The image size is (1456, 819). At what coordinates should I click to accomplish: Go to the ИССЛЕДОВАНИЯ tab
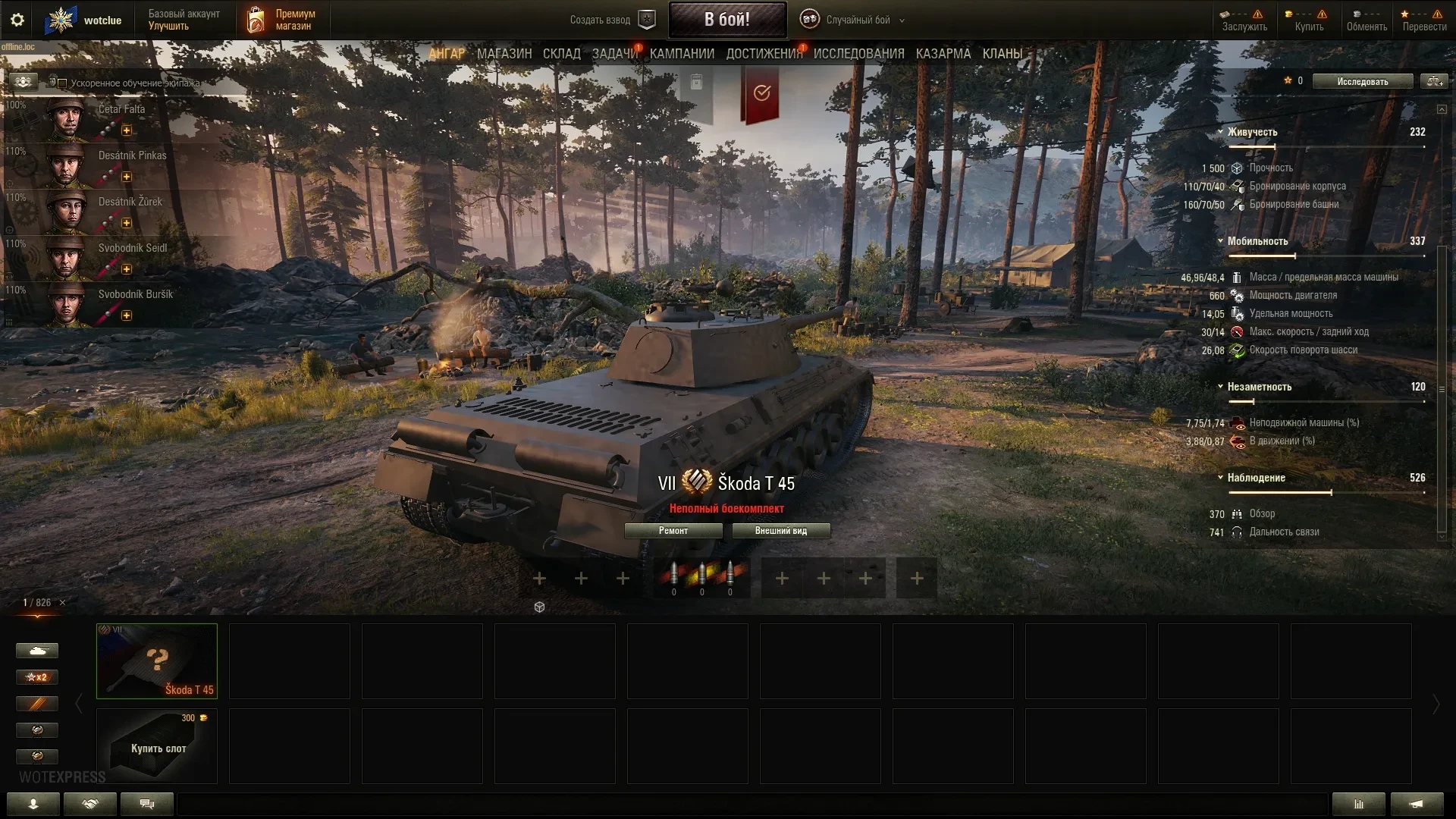[x=858, y=54]
